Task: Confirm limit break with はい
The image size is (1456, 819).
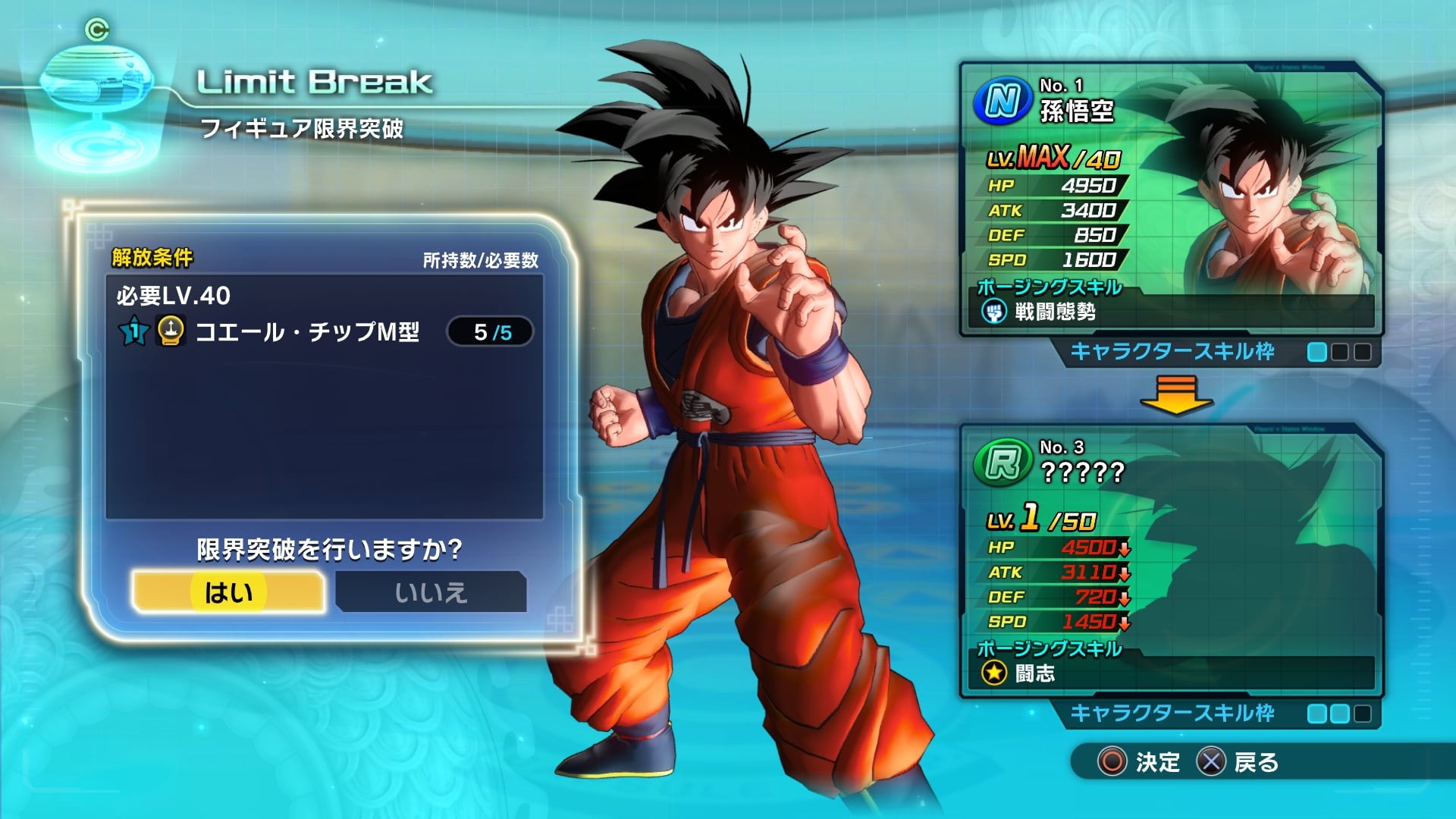Action: 228,591
